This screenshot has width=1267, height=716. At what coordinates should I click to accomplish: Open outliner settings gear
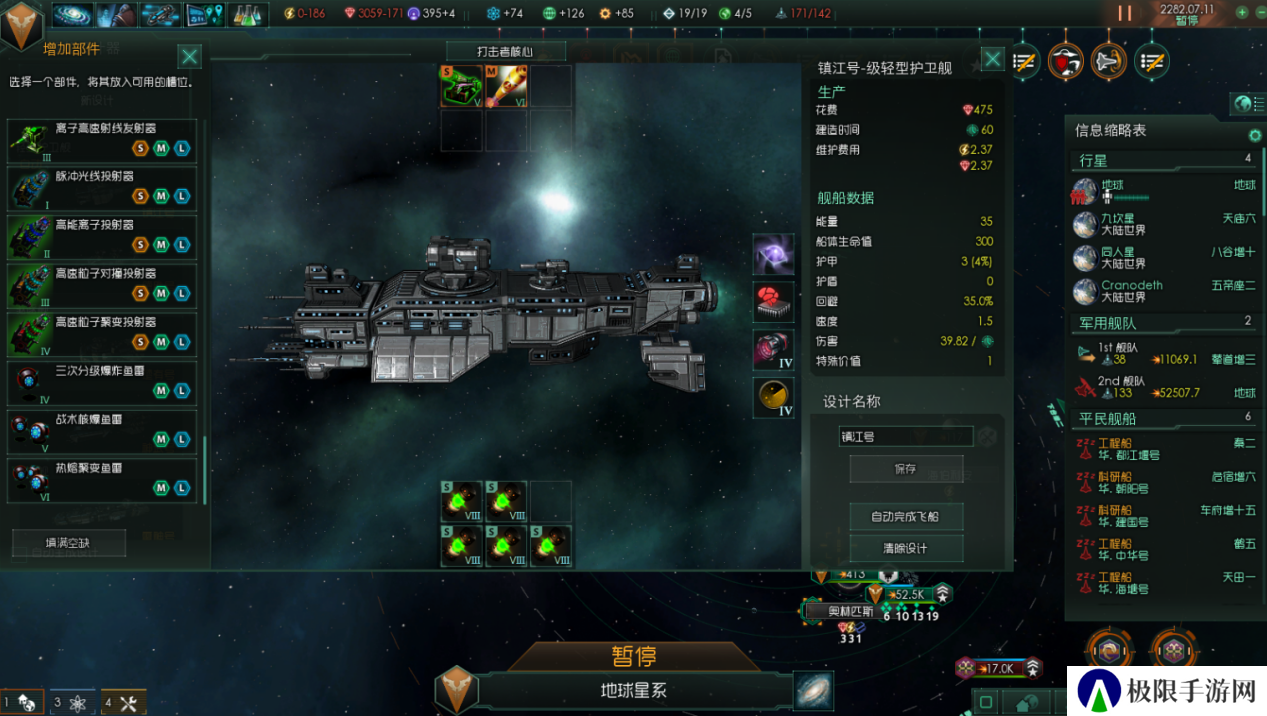coord(1255,135)
